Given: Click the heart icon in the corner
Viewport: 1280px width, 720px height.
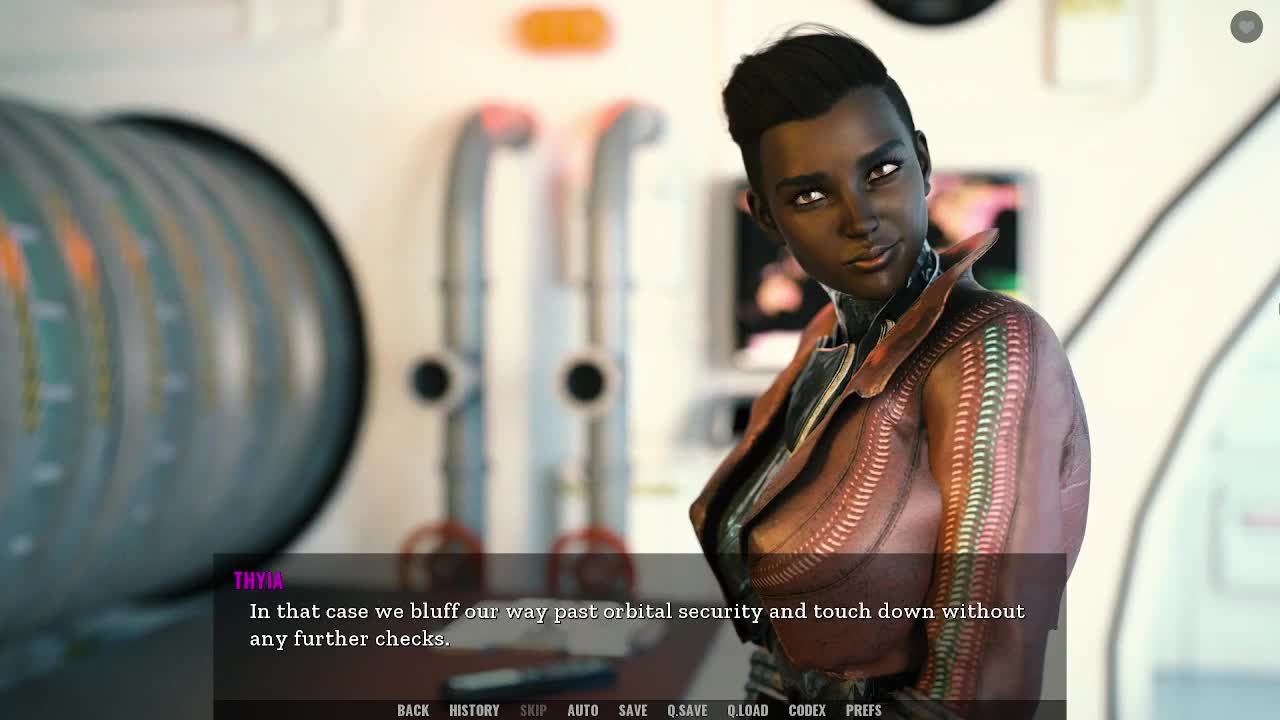Looking at the screenshot, I should point(1246,27).
